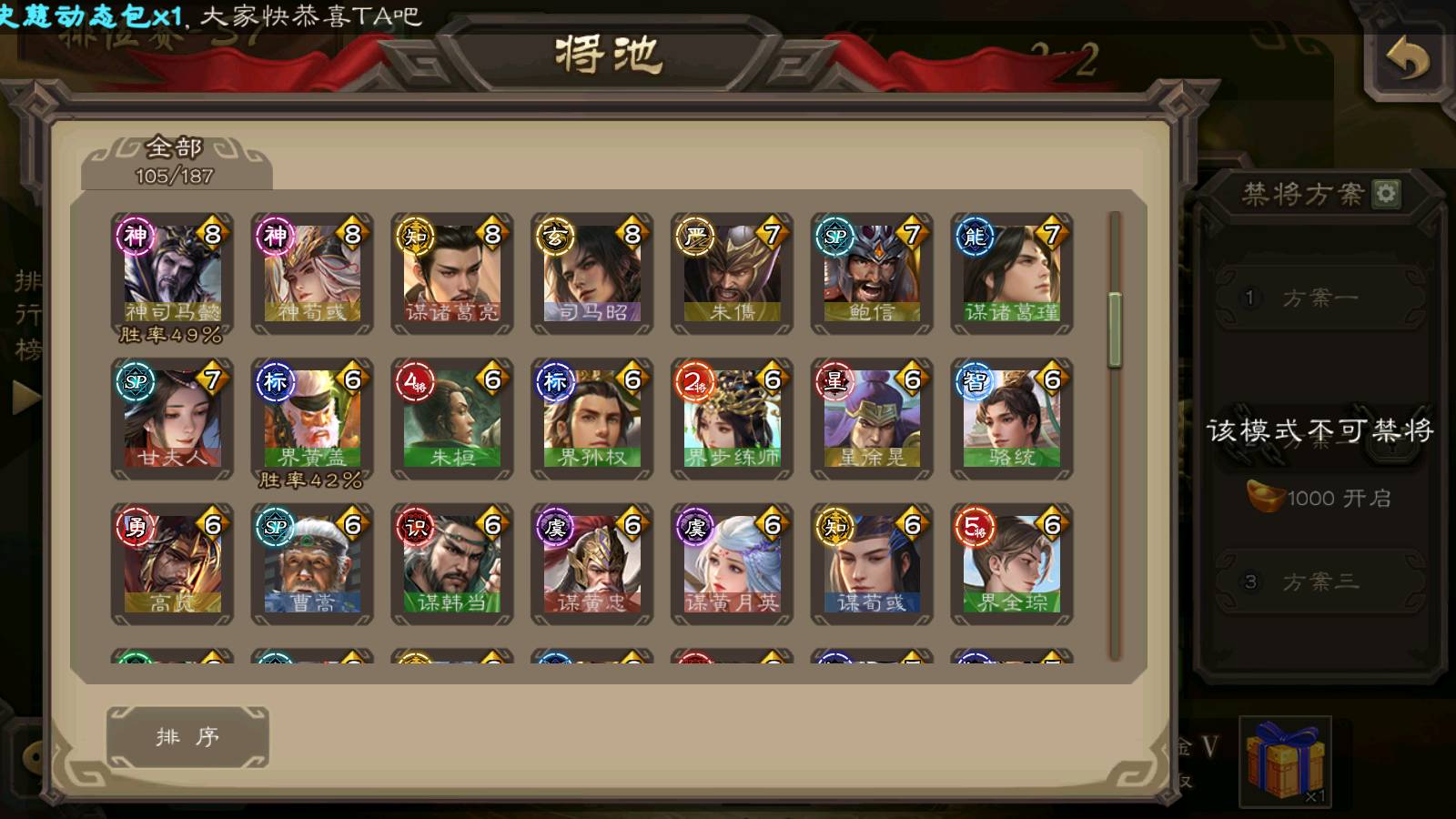The width and height of the screenshot is (1456, 819).
Task: Select the 甘夫人 card
Action: click(x=172, y=419)
